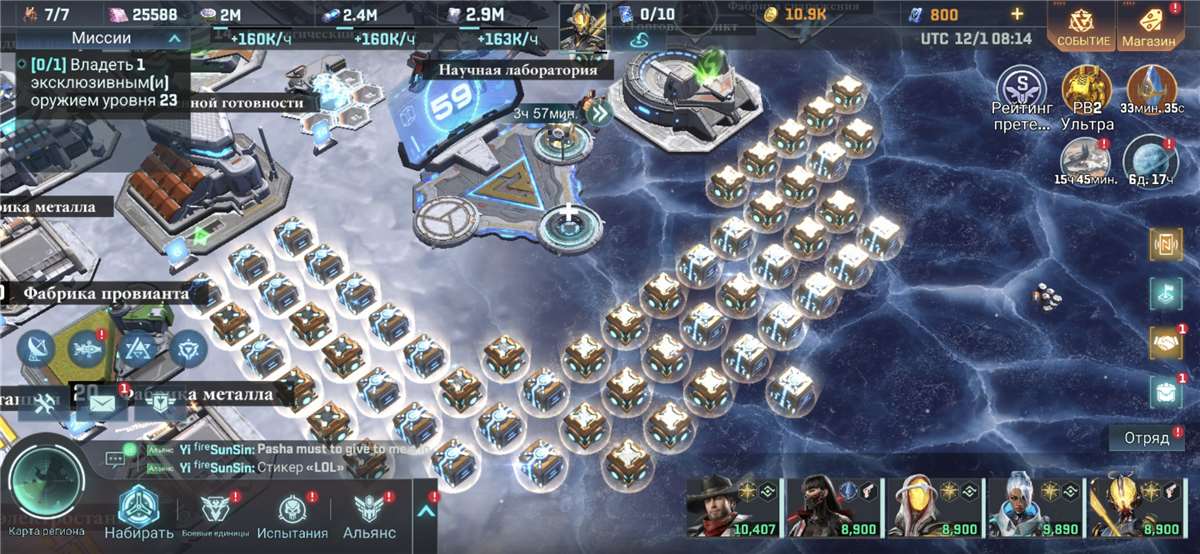Image resolution: width=1200 pixels, height=554 pixels.
Task: Add gold with the plus button
Action: [x=1017, y=15]
